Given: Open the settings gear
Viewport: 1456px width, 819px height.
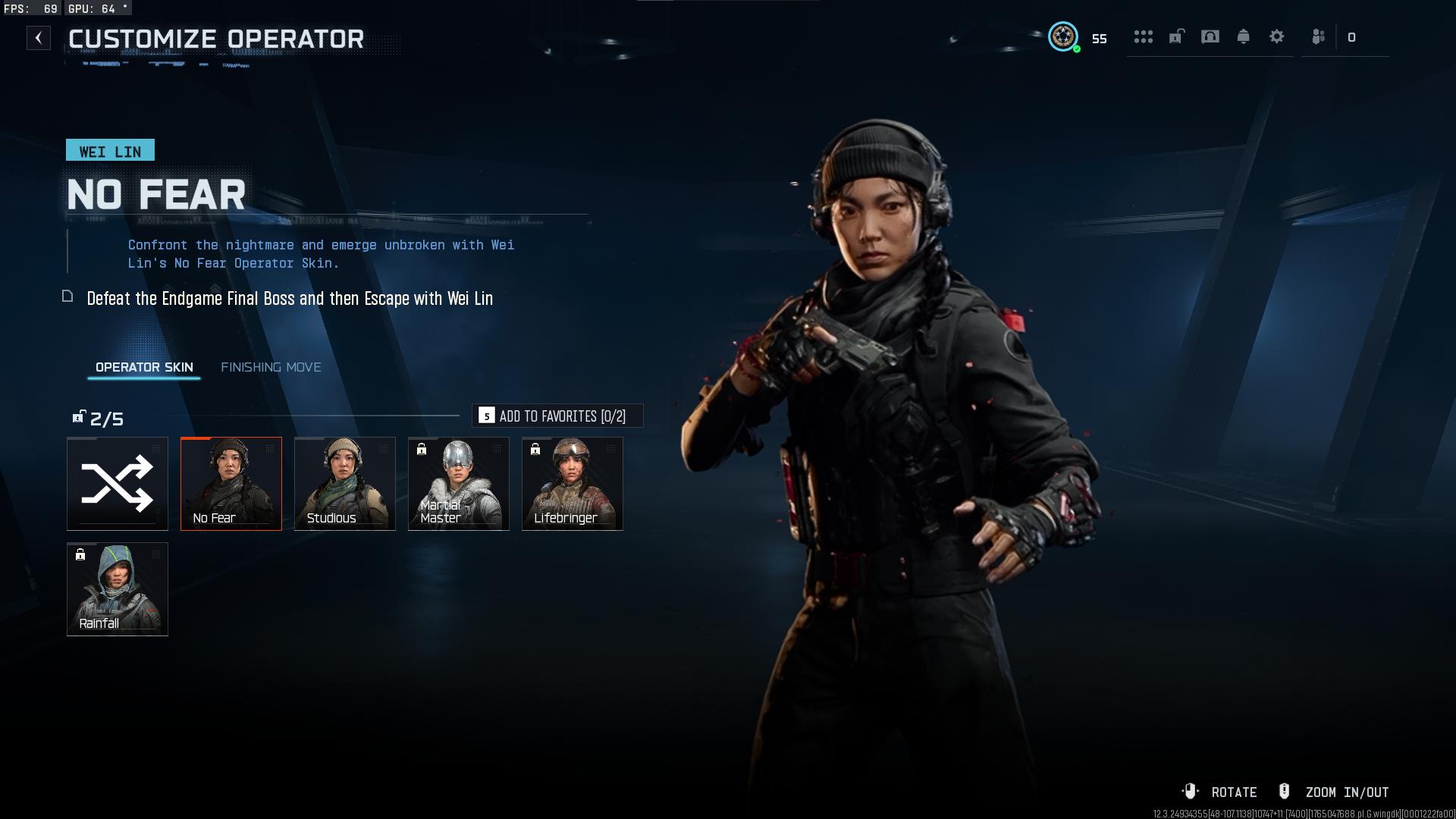Looking at the screenshot, I should click(1276, 36).
